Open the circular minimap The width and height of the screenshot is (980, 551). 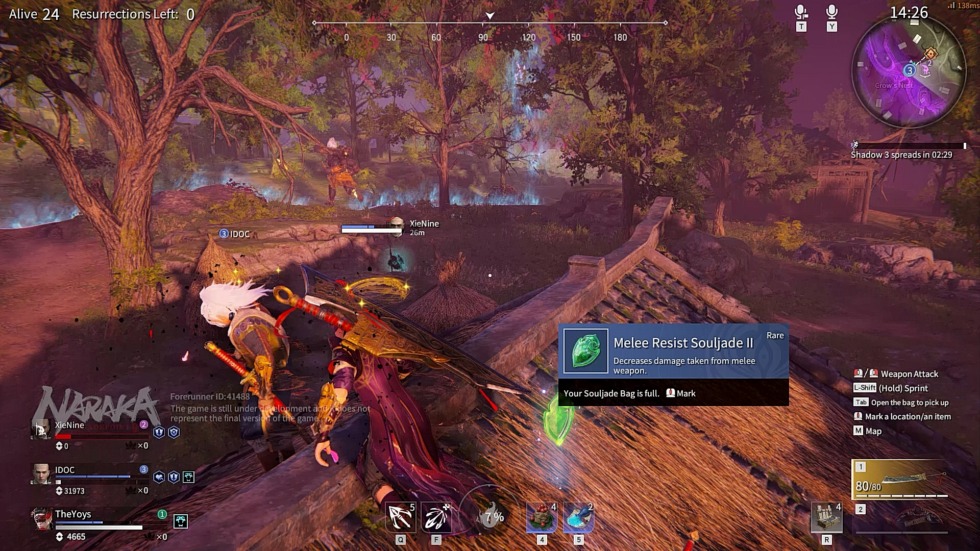click(x=908, y=71)
